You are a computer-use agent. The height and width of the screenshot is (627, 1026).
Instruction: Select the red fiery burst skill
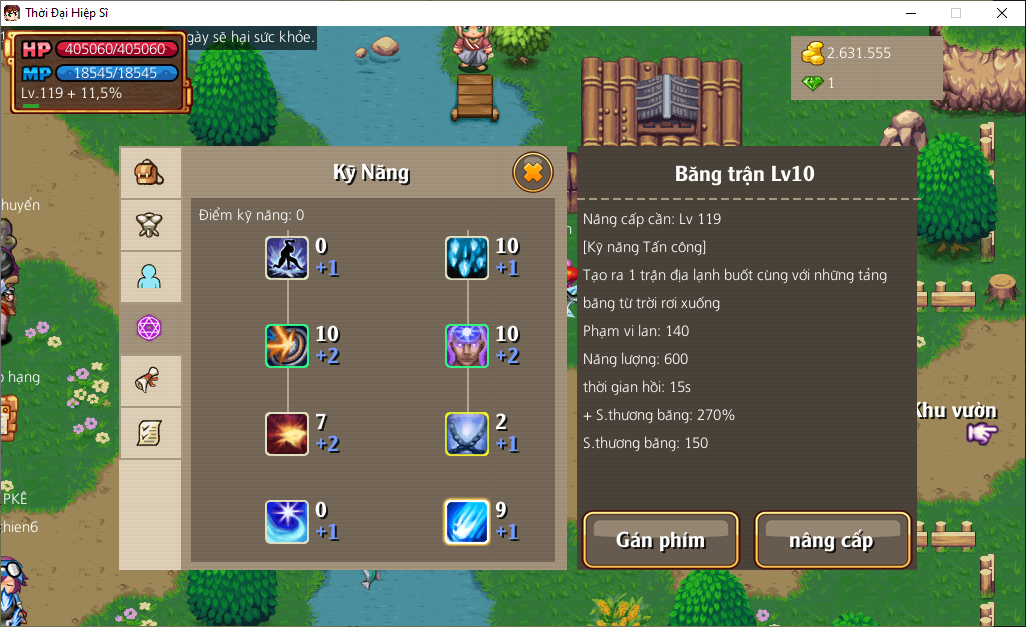coord(287,434)
